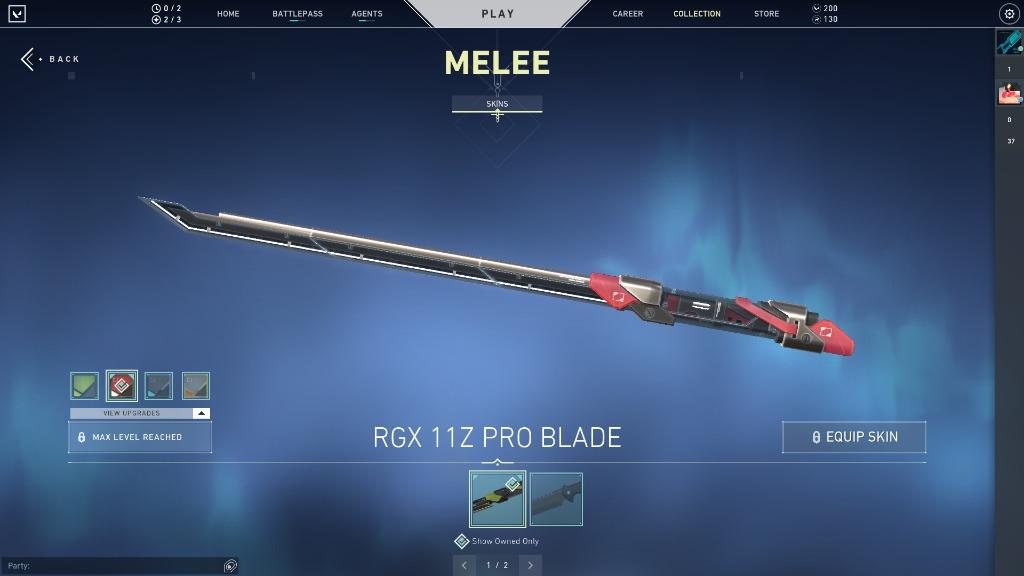Go back using the Back button

pos(51,59)
